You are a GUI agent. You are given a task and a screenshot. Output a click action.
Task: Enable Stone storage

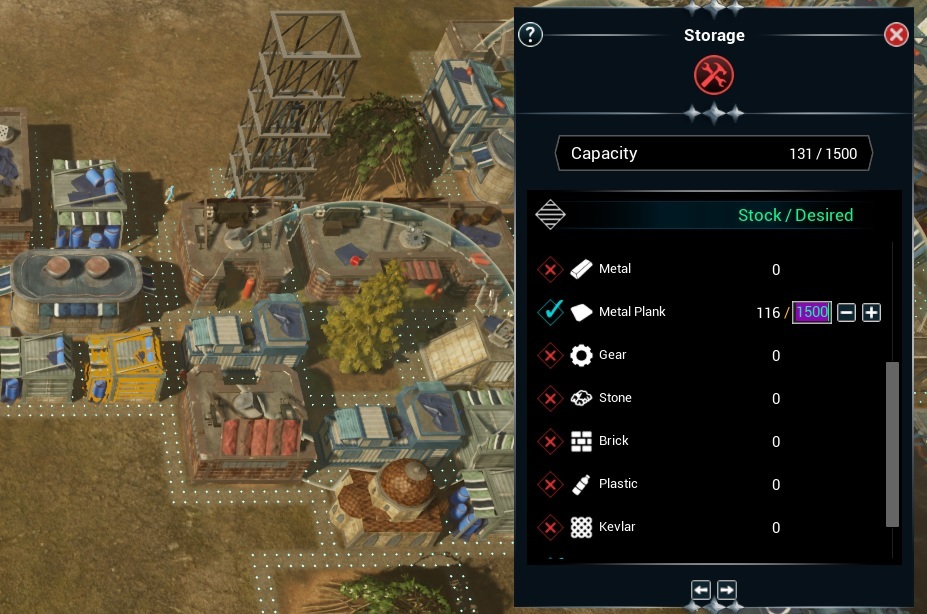pyautogui.click(x=550, y=398)
